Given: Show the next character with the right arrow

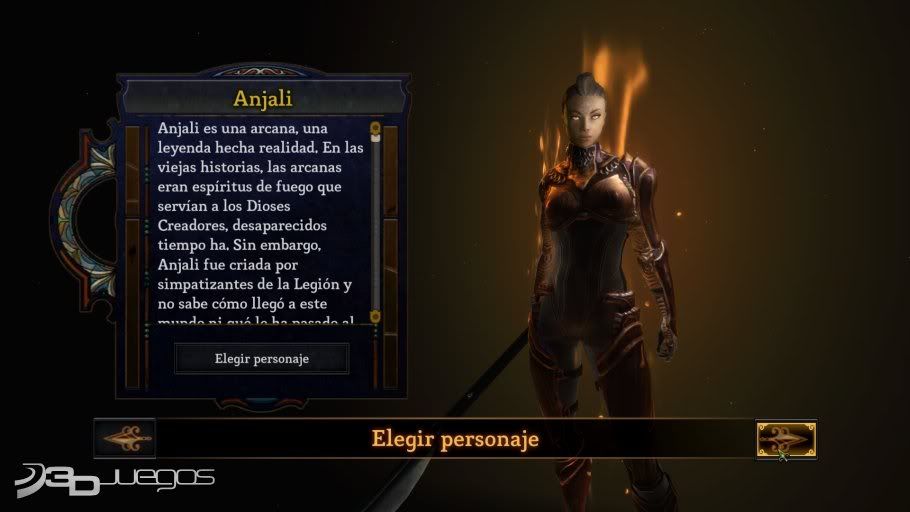Looking at the screenshot, I should coord(786,439).
